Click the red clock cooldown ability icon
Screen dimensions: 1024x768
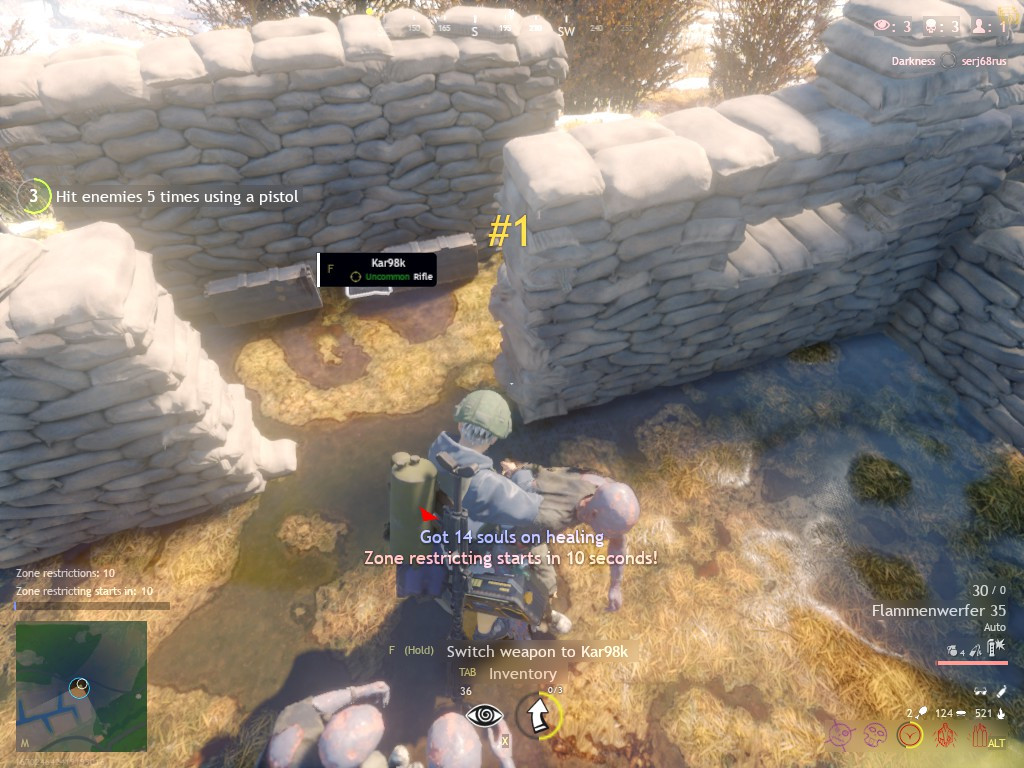909,736
